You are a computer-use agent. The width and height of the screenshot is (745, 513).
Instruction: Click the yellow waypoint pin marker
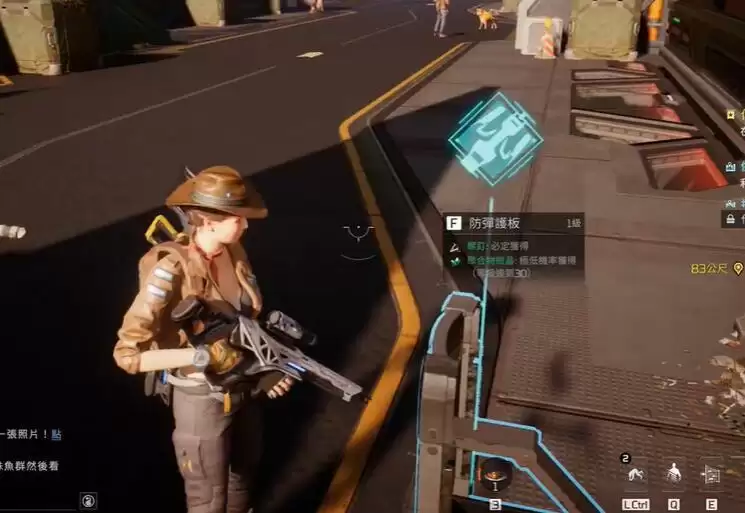click(738, 269)
